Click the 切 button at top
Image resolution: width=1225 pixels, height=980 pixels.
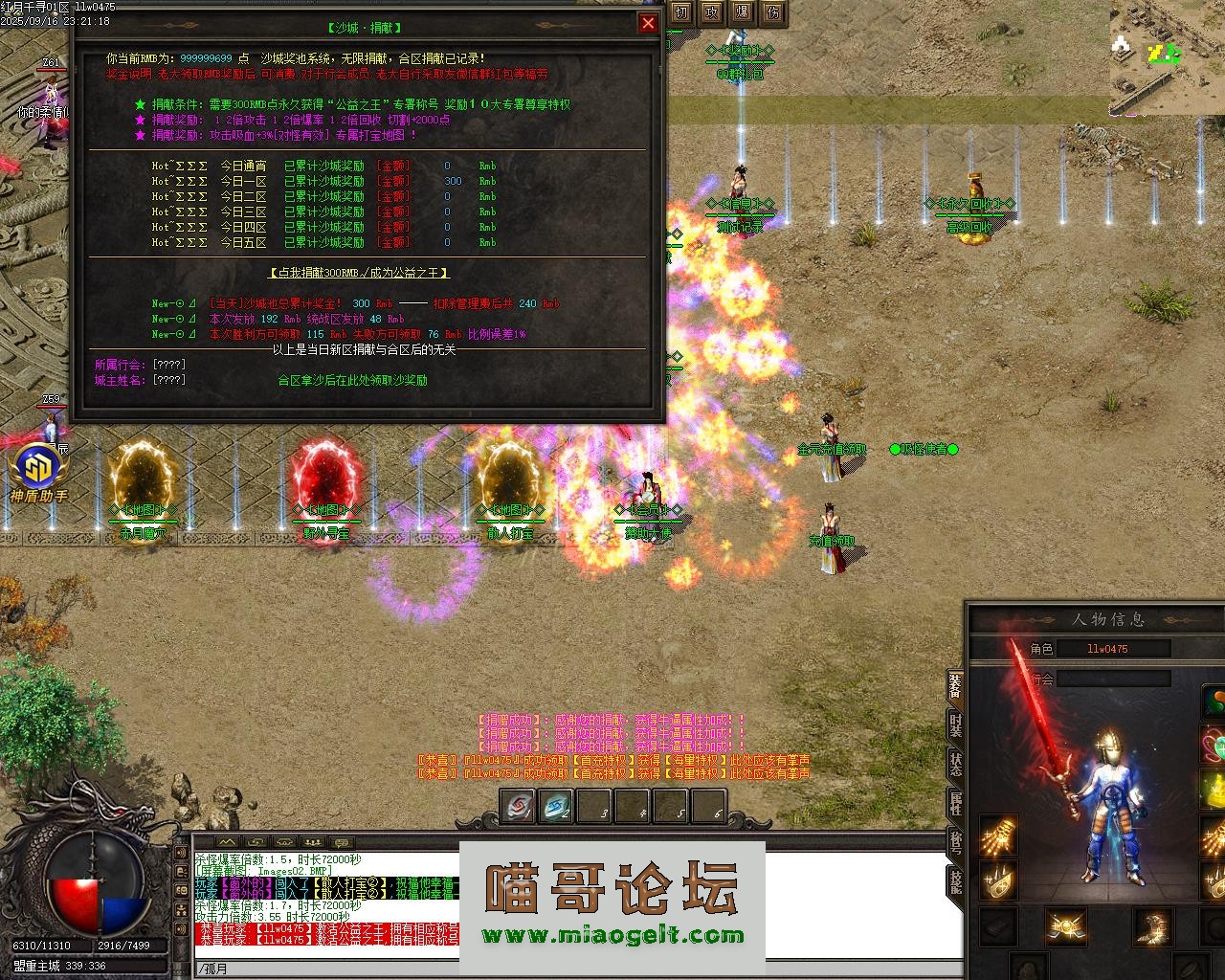pyautogui.click(x=681, y=12)
